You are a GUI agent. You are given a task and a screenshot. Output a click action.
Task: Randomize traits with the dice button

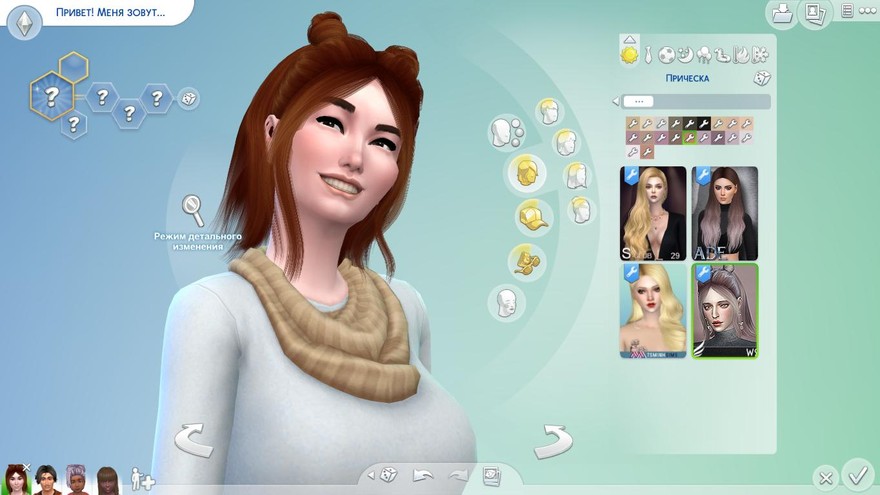[187, 98]
